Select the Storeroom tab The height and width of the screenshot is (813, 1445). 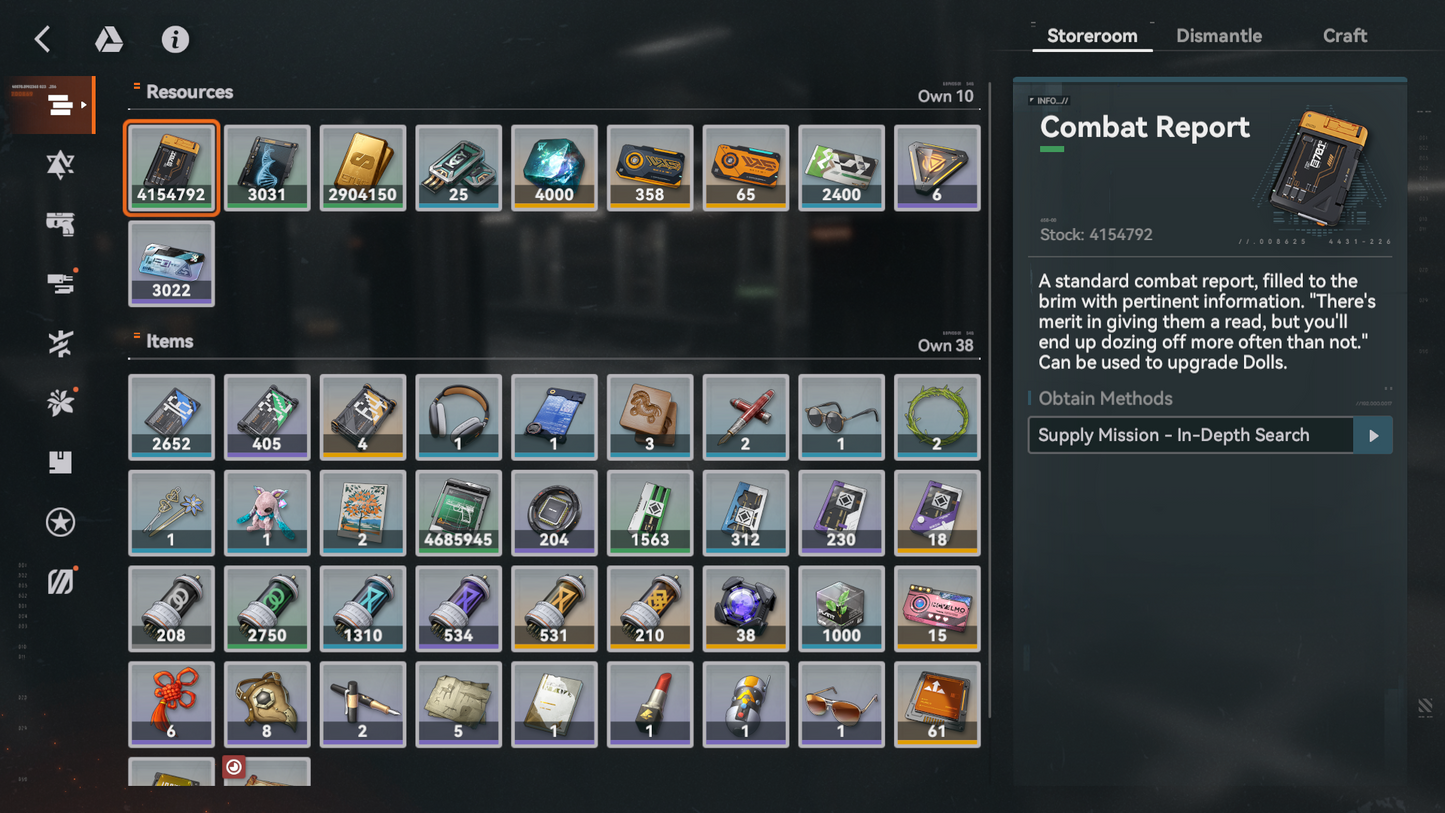click(1091, 36)
